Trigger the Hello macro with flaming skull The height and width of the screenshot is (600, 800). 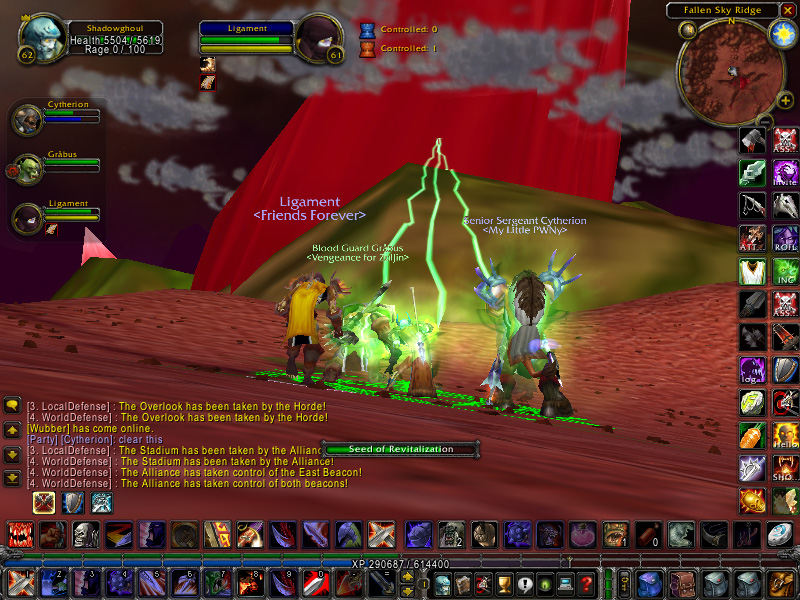pyautogui.click(x=785, y=436)
